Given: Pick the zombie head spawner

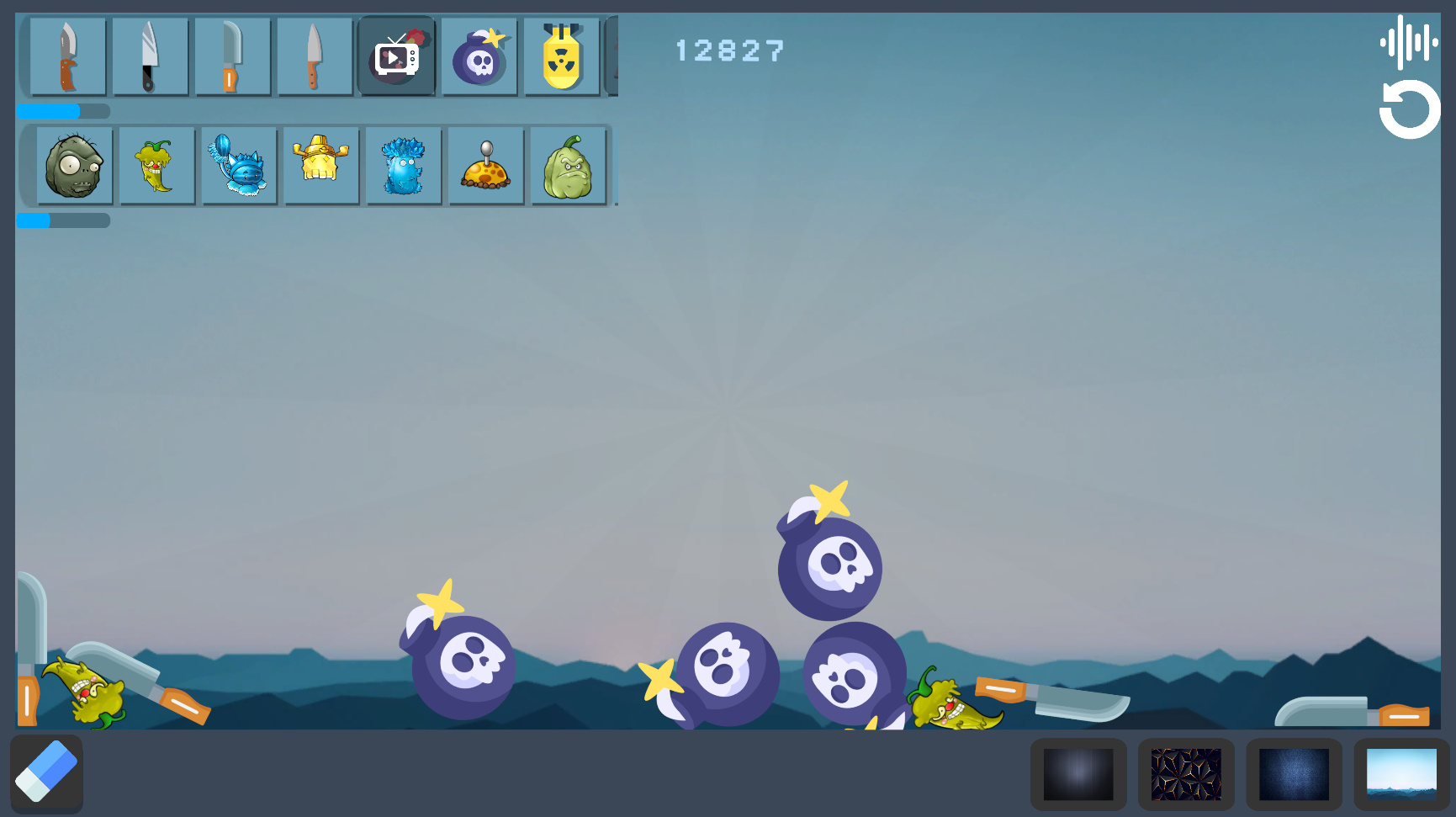Looking at the screenshot, I should [x=74, y=165].
